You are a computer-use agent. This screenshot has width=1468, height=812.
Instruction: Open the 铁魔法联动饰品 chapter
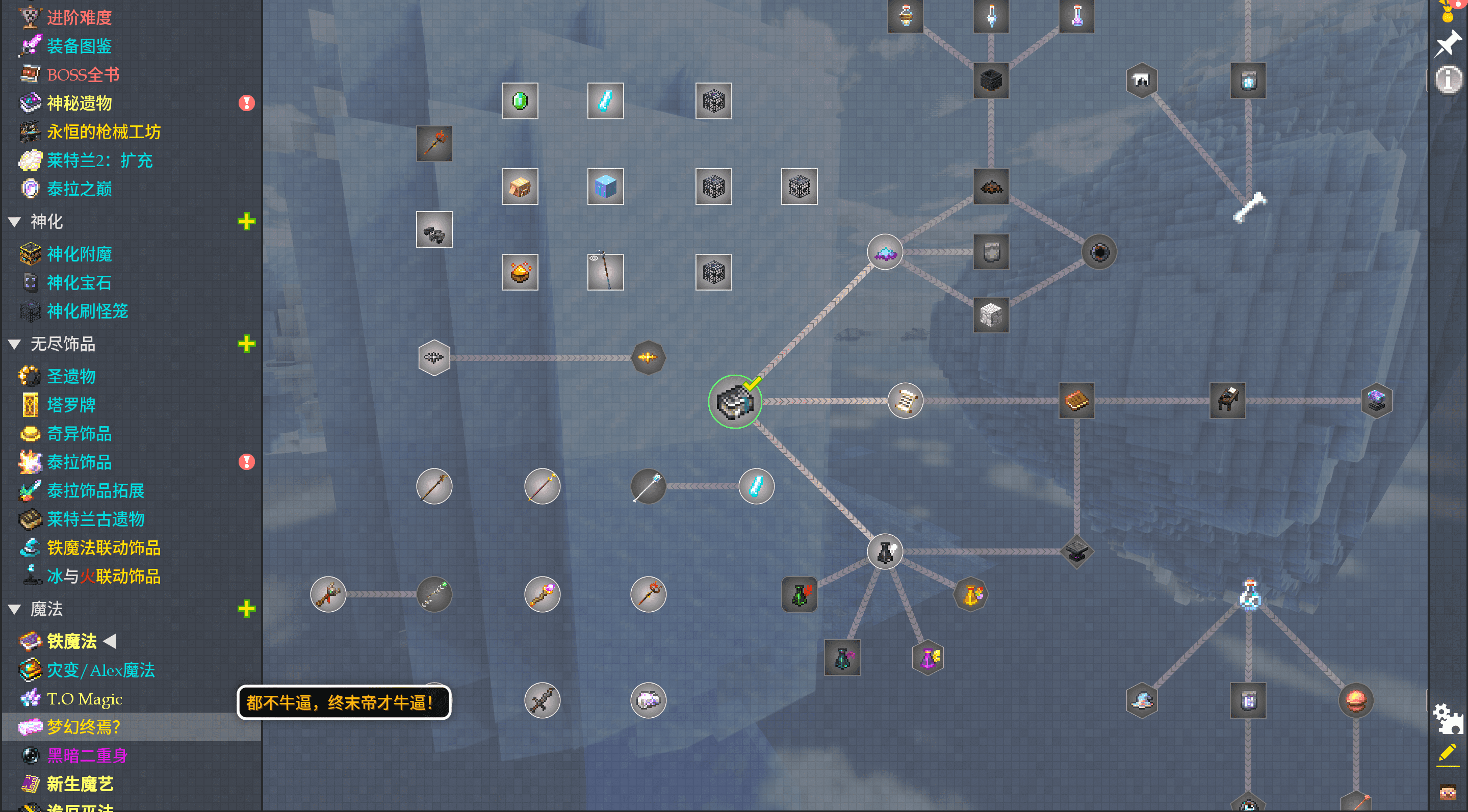(103, 547)
